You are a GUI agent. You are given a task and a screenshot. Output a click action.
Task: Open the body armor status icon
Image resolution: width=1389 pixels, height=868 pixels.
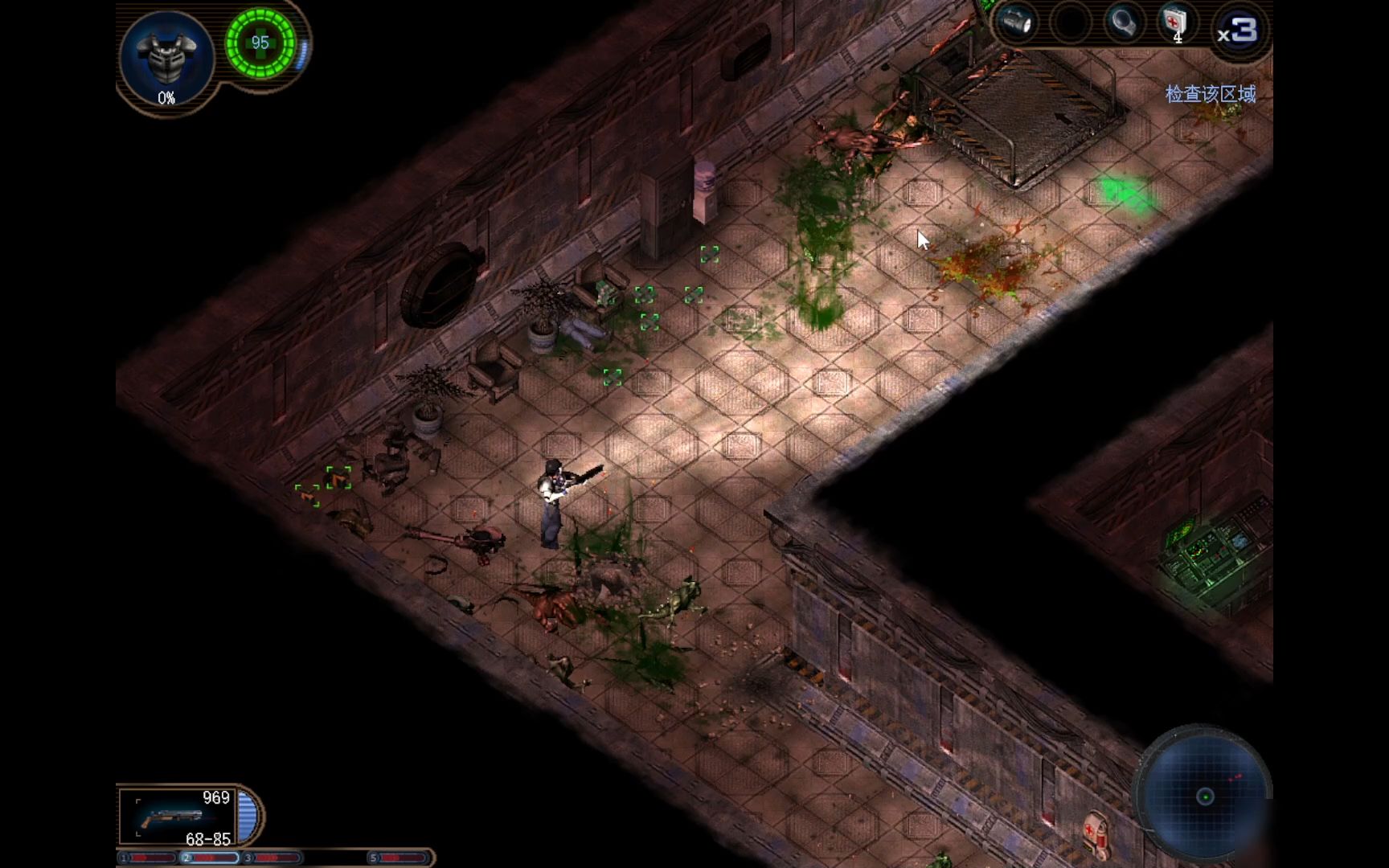point(166,56)
